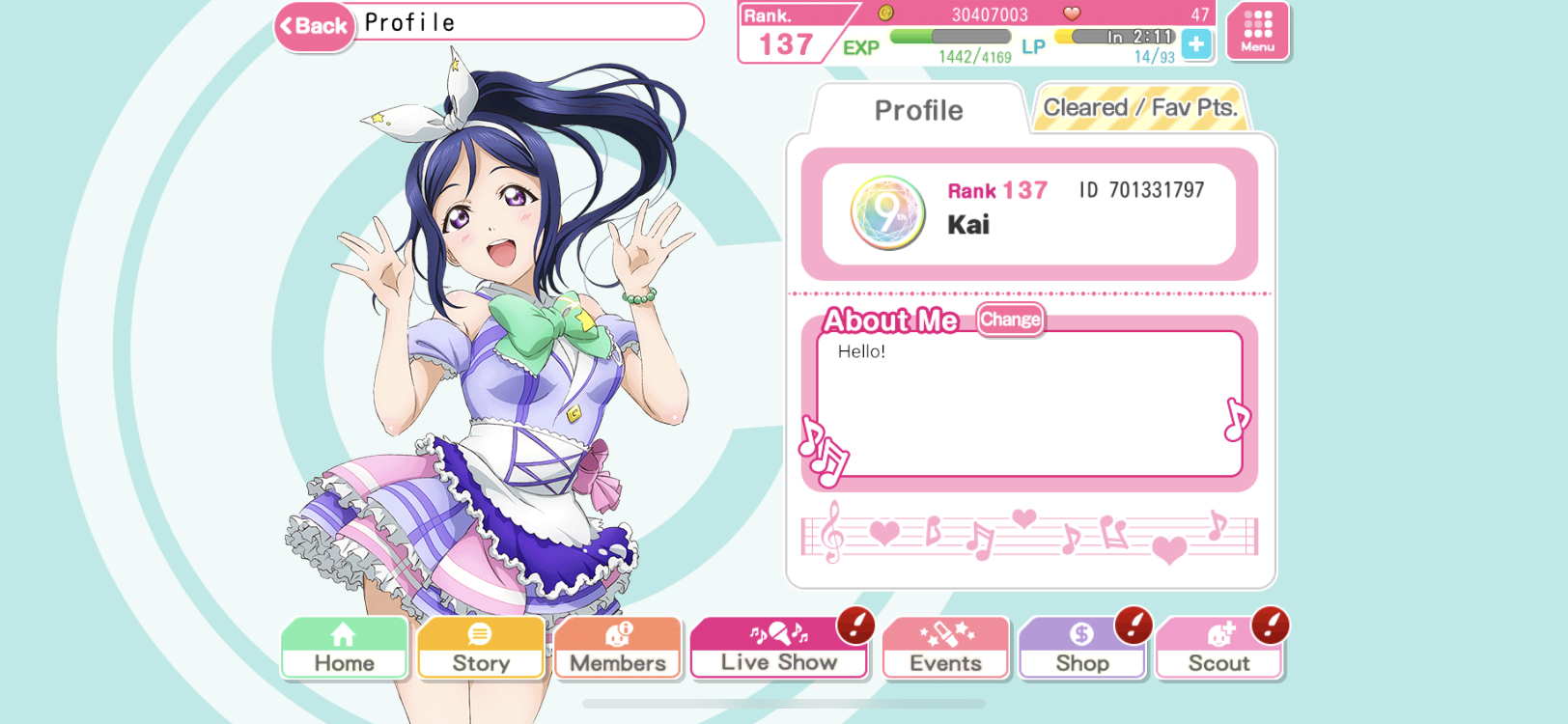Open the grid Menu button

(x=1257, y=31)
